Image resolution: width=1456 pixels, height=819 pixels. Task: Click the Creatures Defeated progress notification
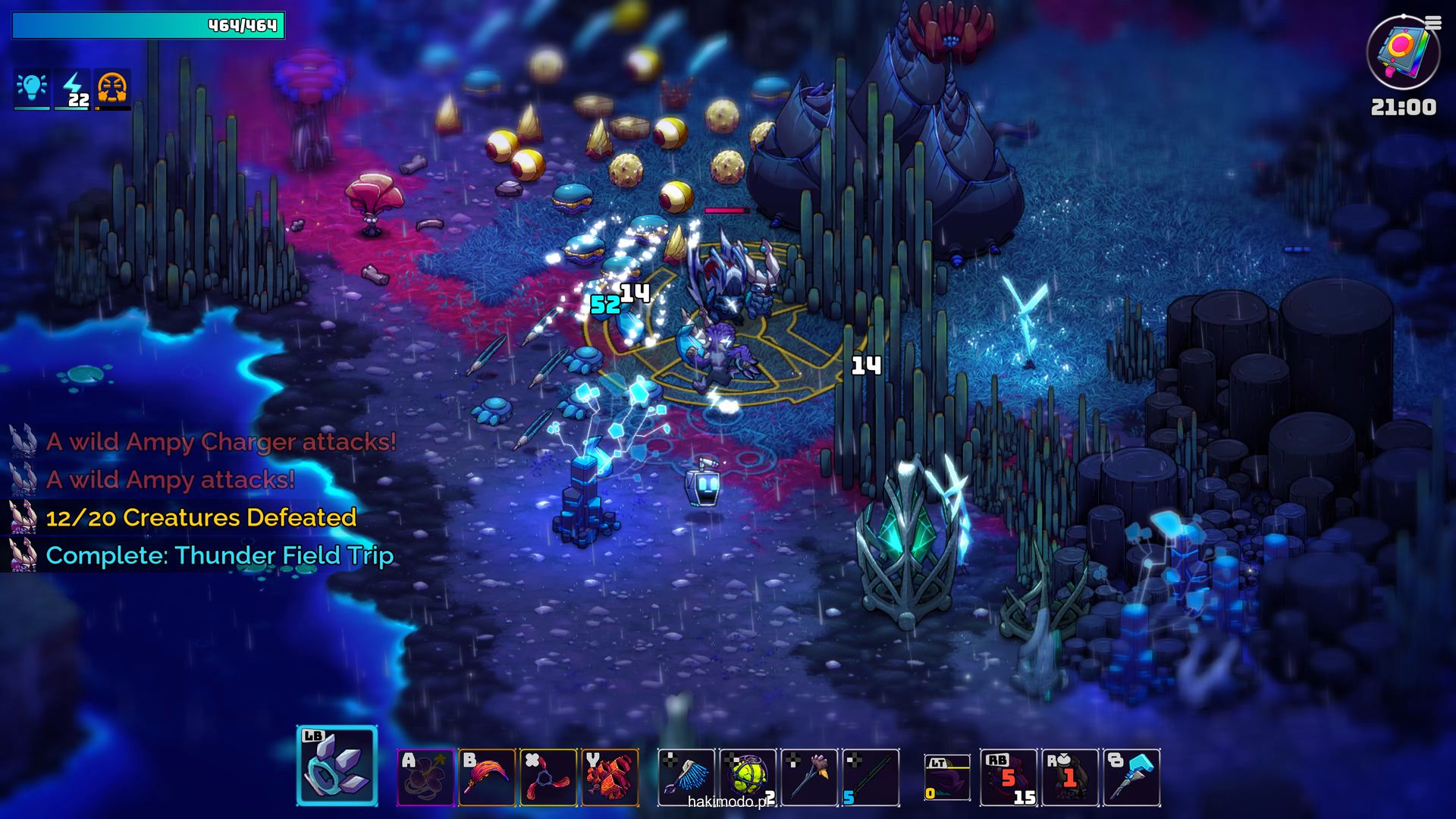(x=201, y=517)
